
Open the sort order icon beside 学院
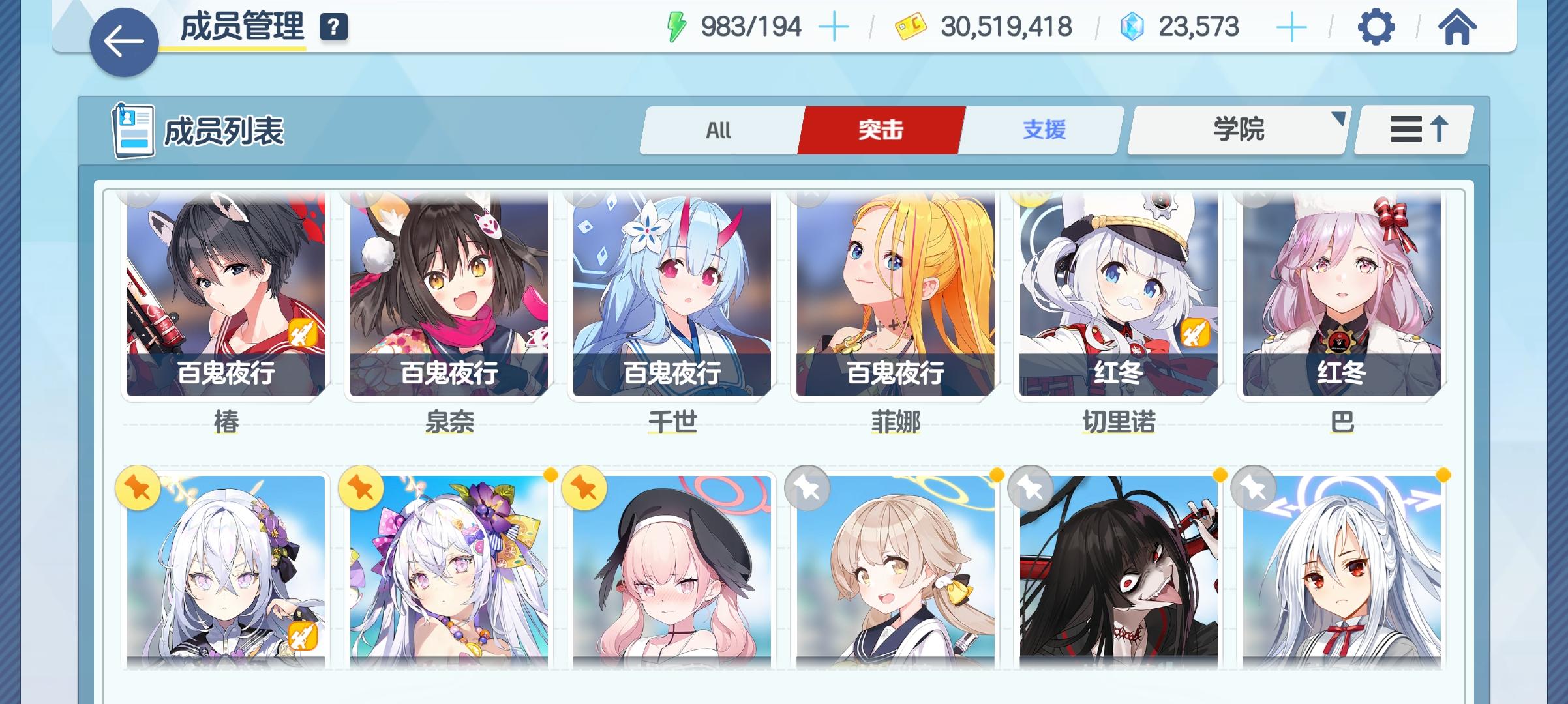pos(1411,129)
